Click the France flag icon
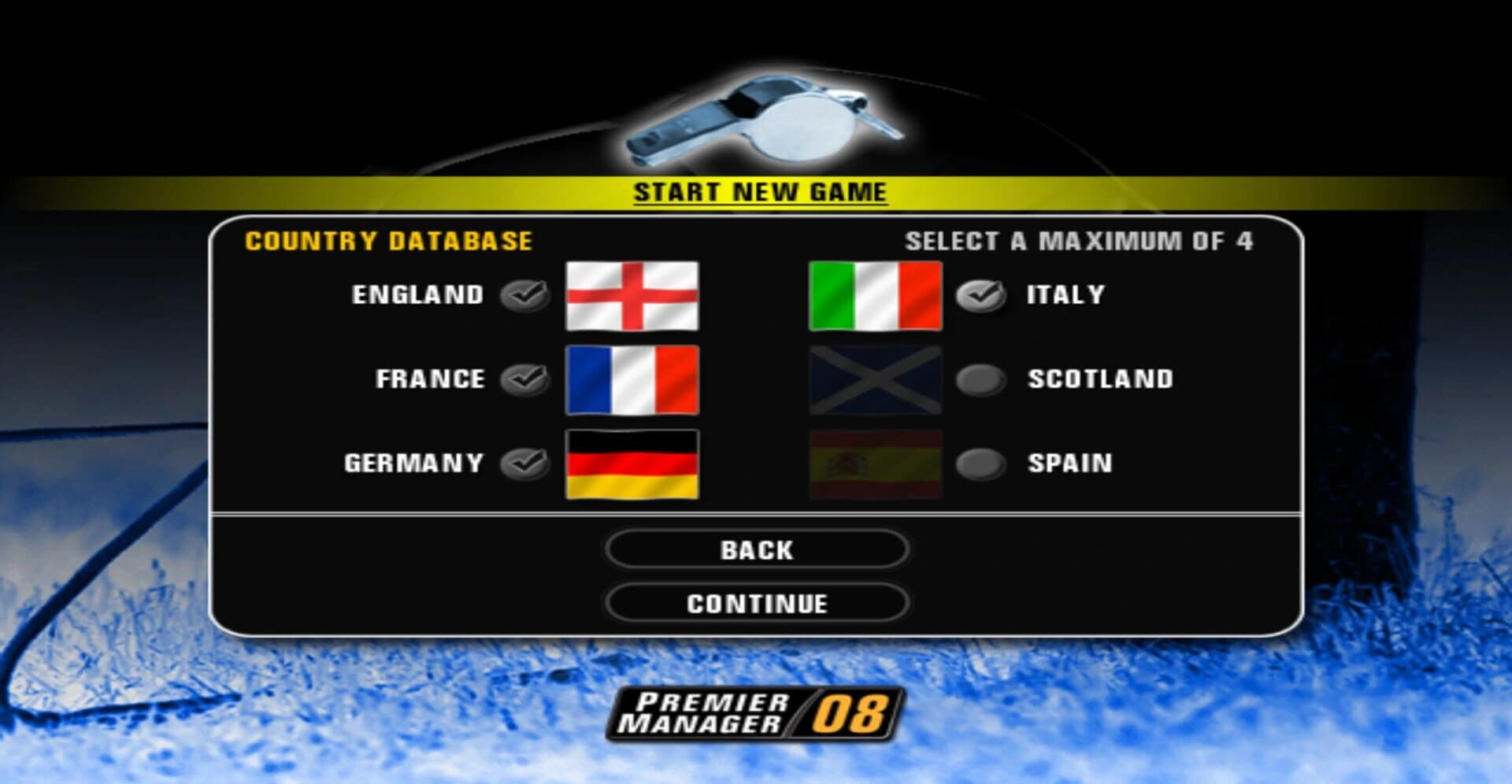The height and width of the screenshot is (784, 1512). point(632,379)
